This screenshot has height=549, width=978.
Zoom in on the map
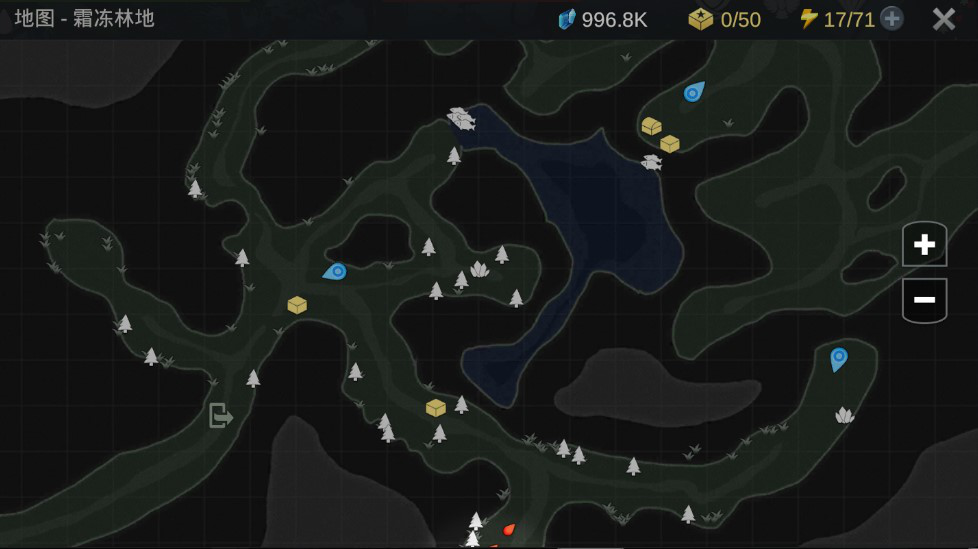click(924, 245)
